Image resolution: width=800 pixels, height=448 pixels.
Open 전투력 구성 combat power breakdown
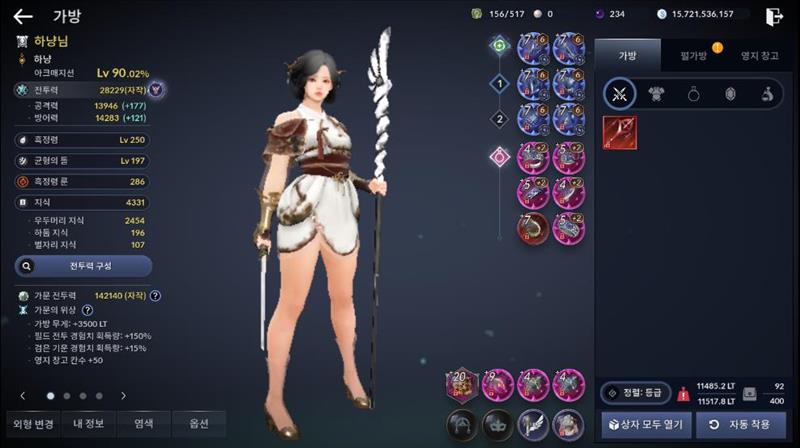coord(83,267)
